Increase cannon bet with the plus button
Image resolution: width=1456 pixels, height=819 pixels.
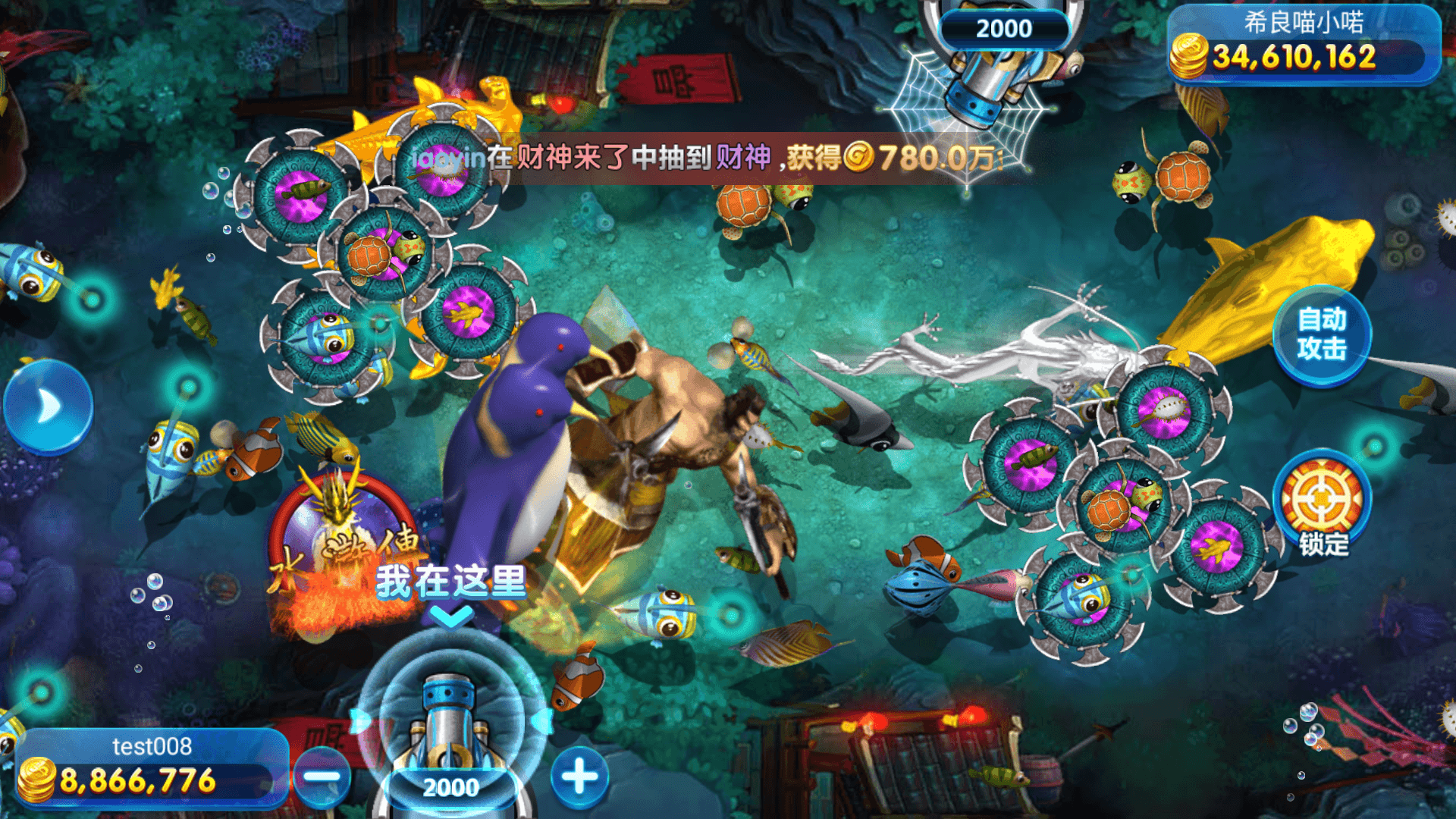[579, 777]
